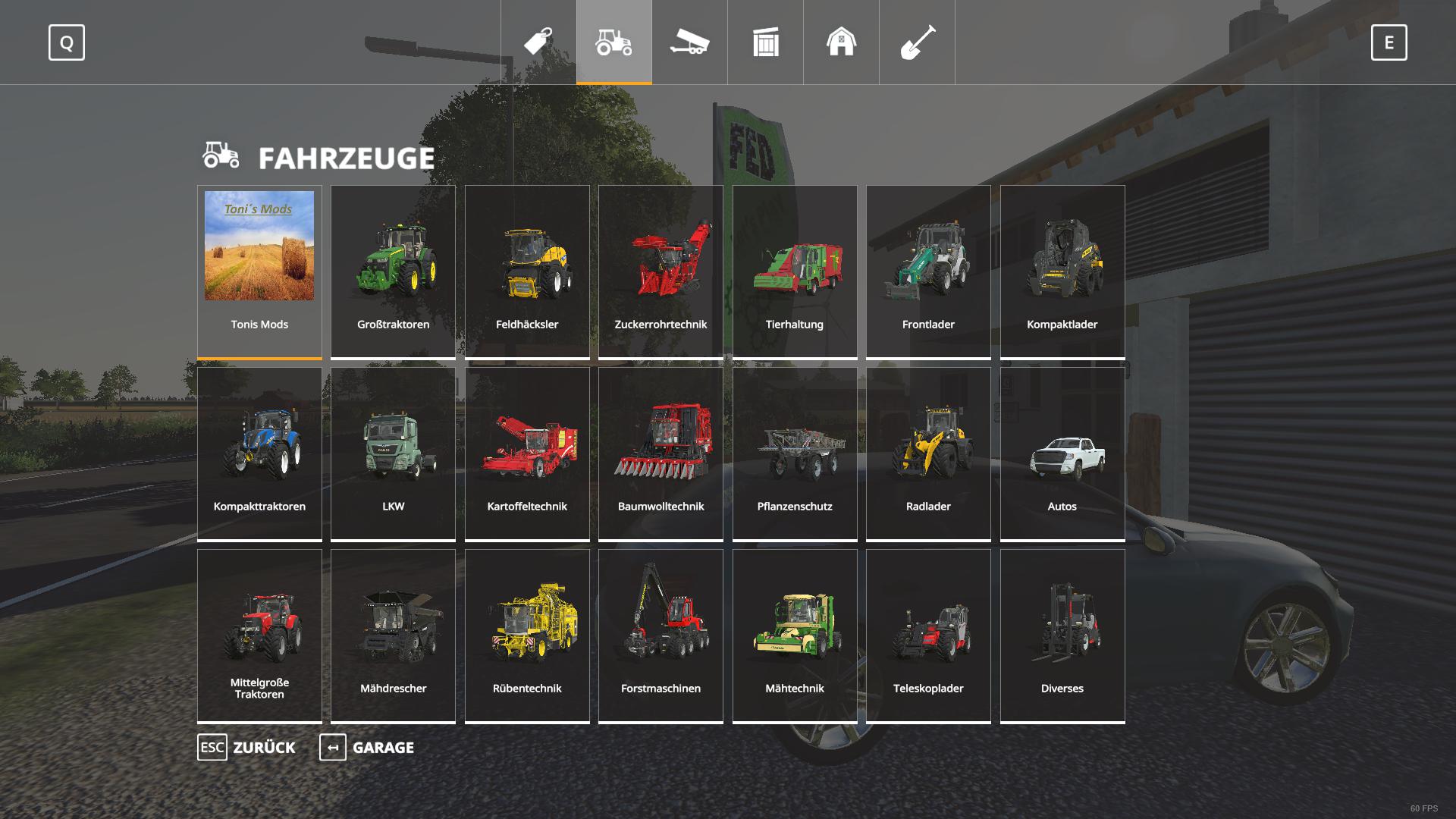Open the Feldhäcksler category tile
Image resolution: width=1456 pixels, height=819 pixels.
click(527, 271)
